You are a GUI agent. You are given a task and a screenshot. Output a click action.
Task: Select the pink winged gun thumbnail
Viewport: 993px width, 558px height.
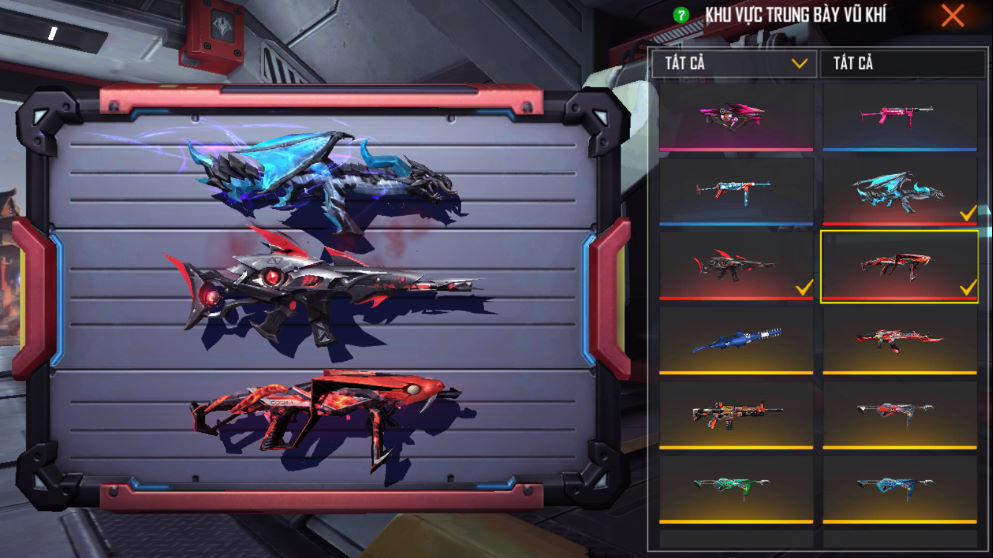point(734,116)
